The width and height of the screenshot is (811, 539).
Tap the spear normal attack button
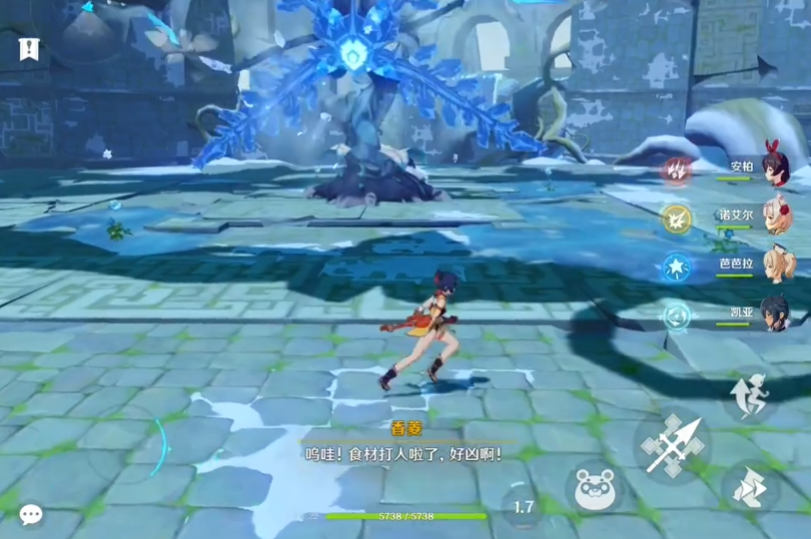tap(672, 445)
